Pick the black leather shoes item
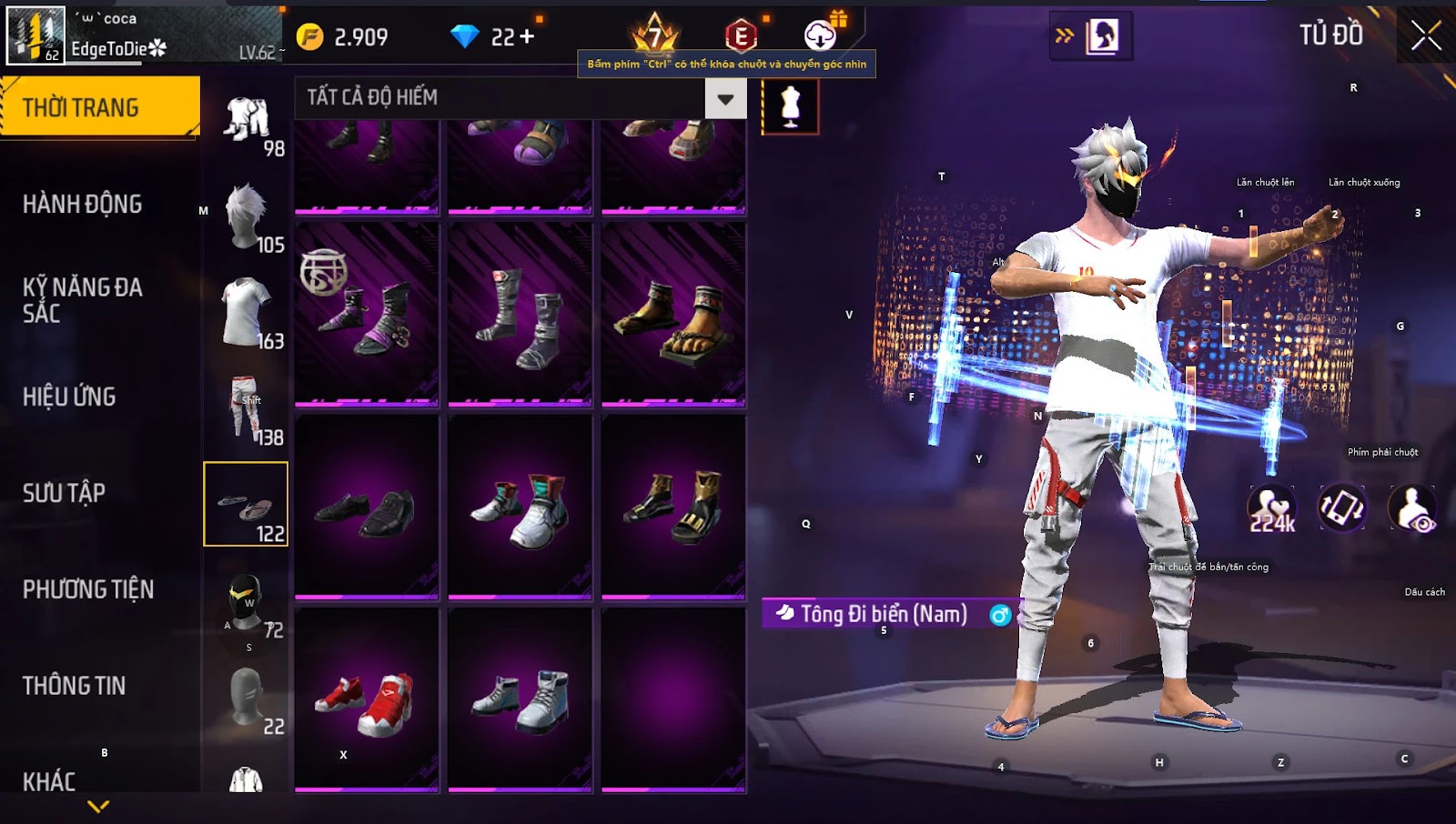This screenshot has width=1456, height=824. (367, 509)
